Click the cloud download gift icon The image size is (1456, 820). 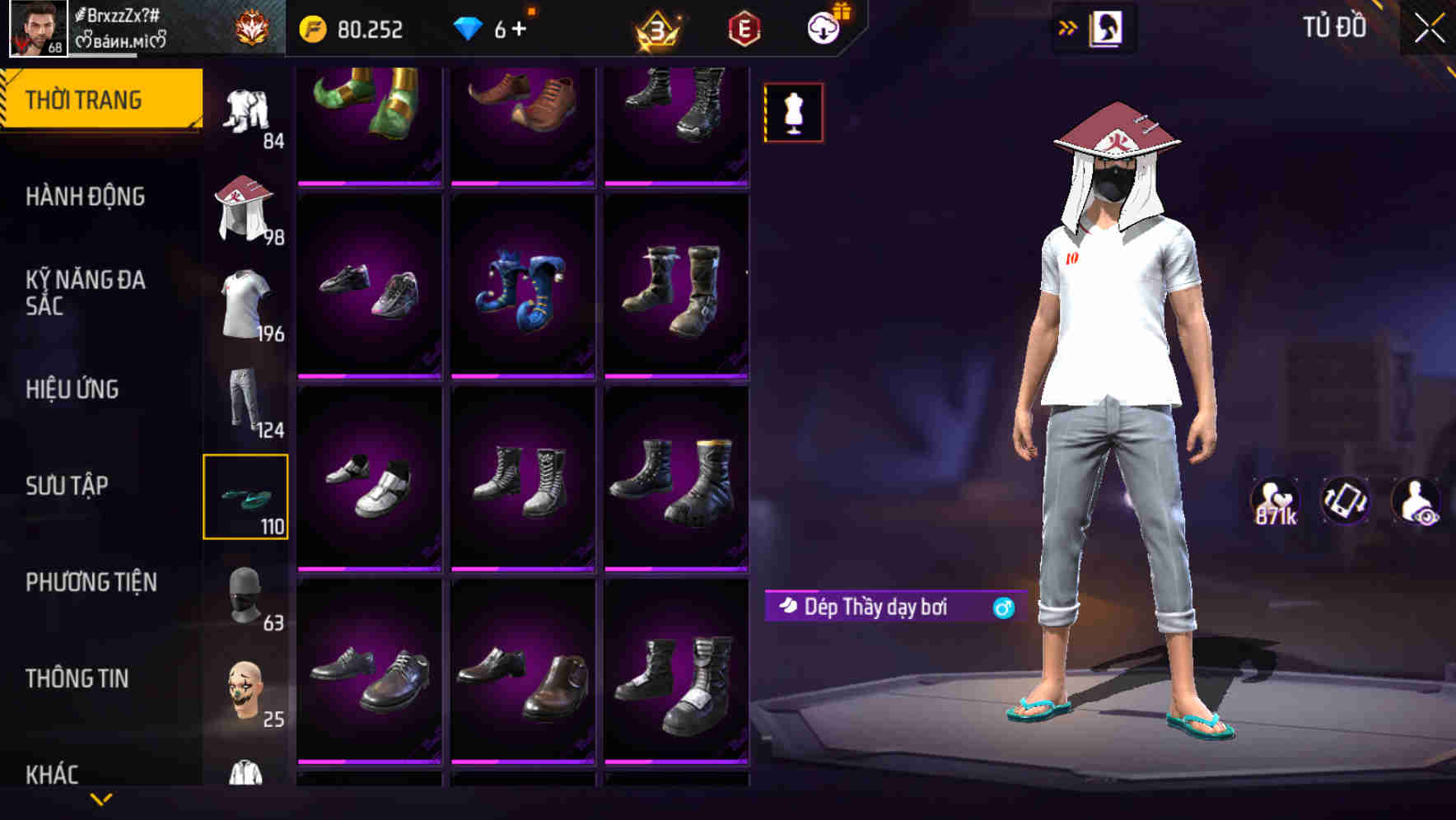tap(824, 27)
